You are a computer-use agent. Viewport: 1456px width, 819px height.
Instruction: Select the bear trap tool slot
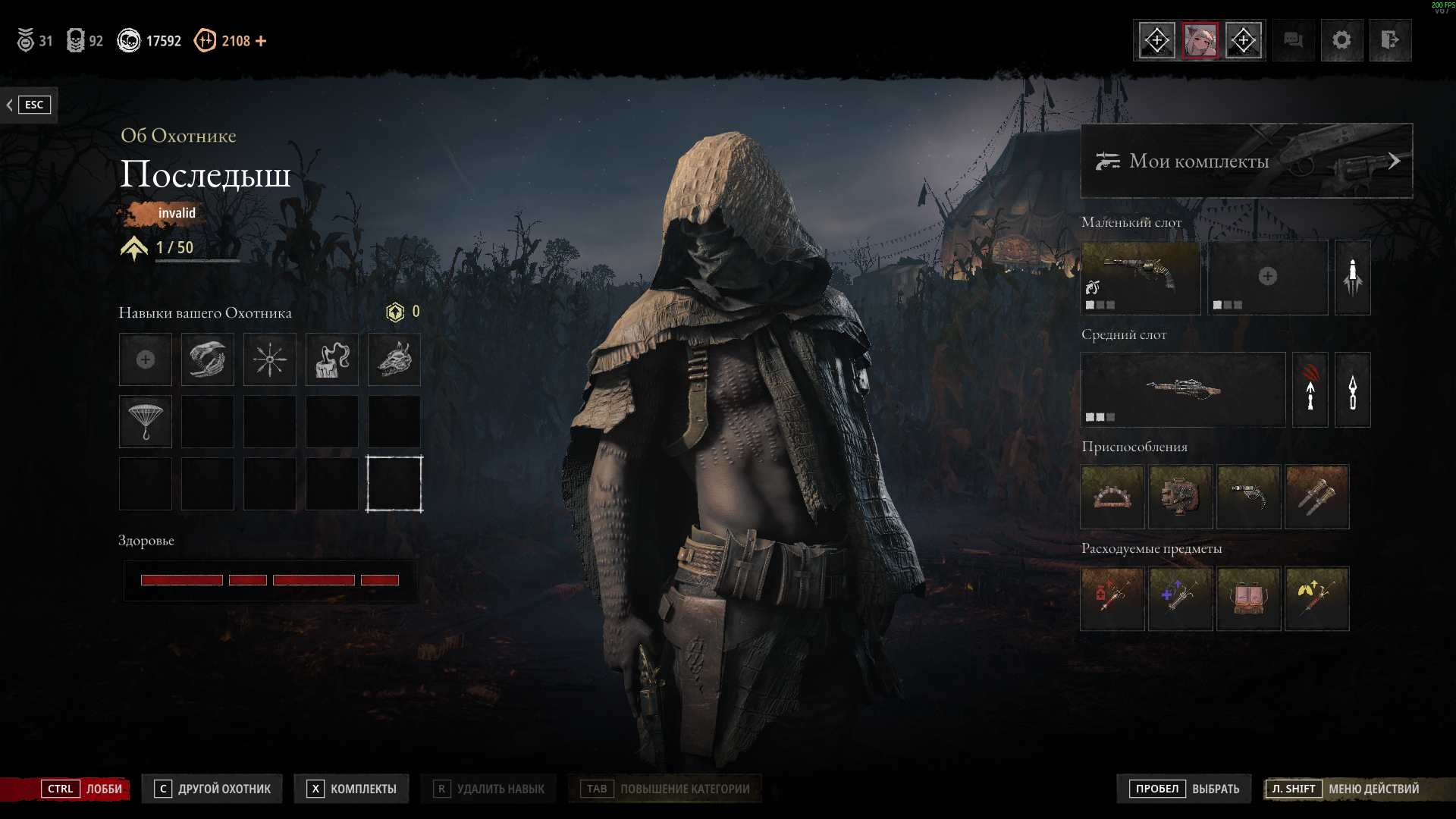[x=1112, y=497]
